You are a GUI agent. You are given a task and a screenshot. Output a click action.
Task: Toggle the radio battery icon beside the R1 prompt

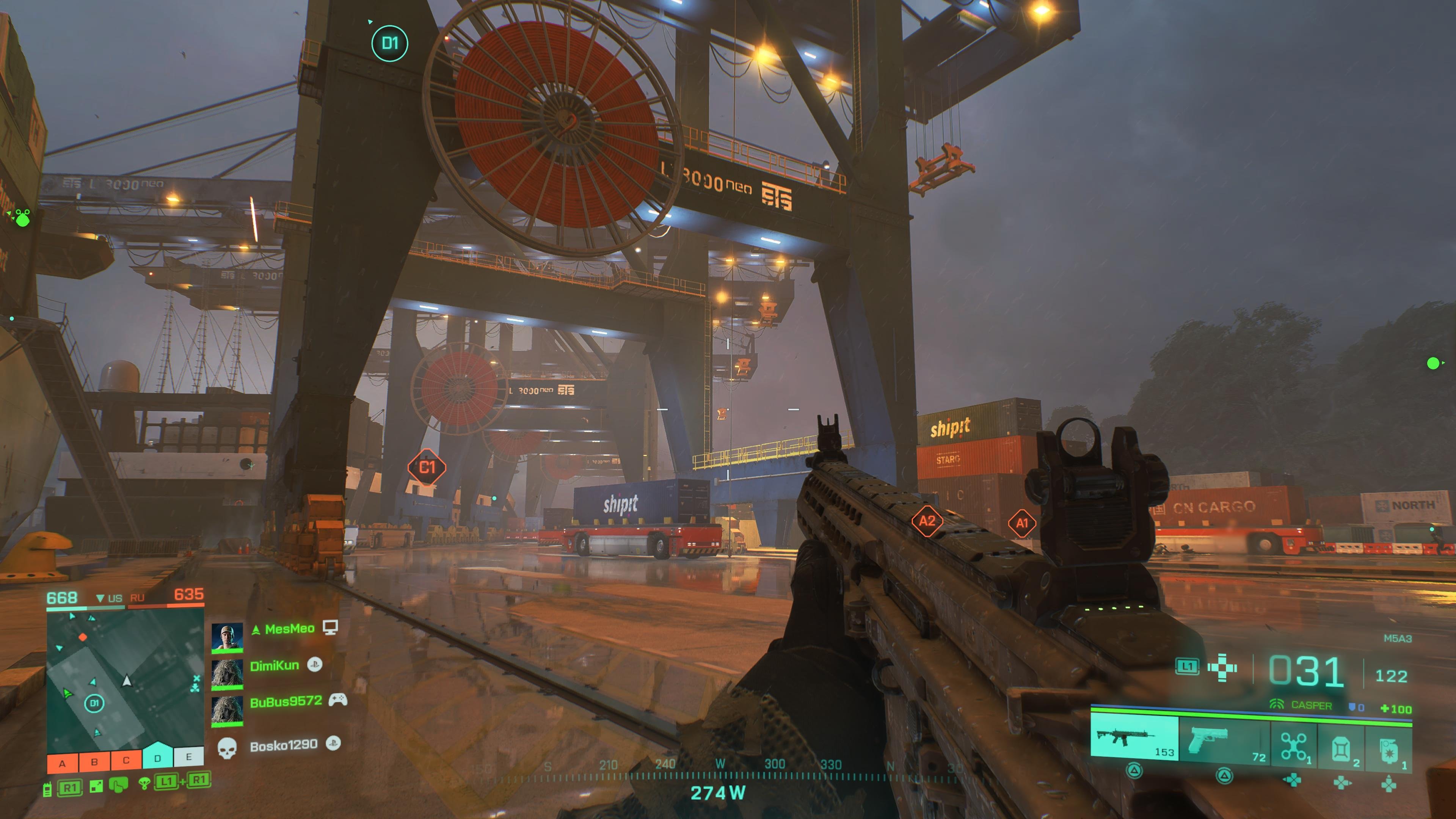pyautogui.click(x=47, y=789)
